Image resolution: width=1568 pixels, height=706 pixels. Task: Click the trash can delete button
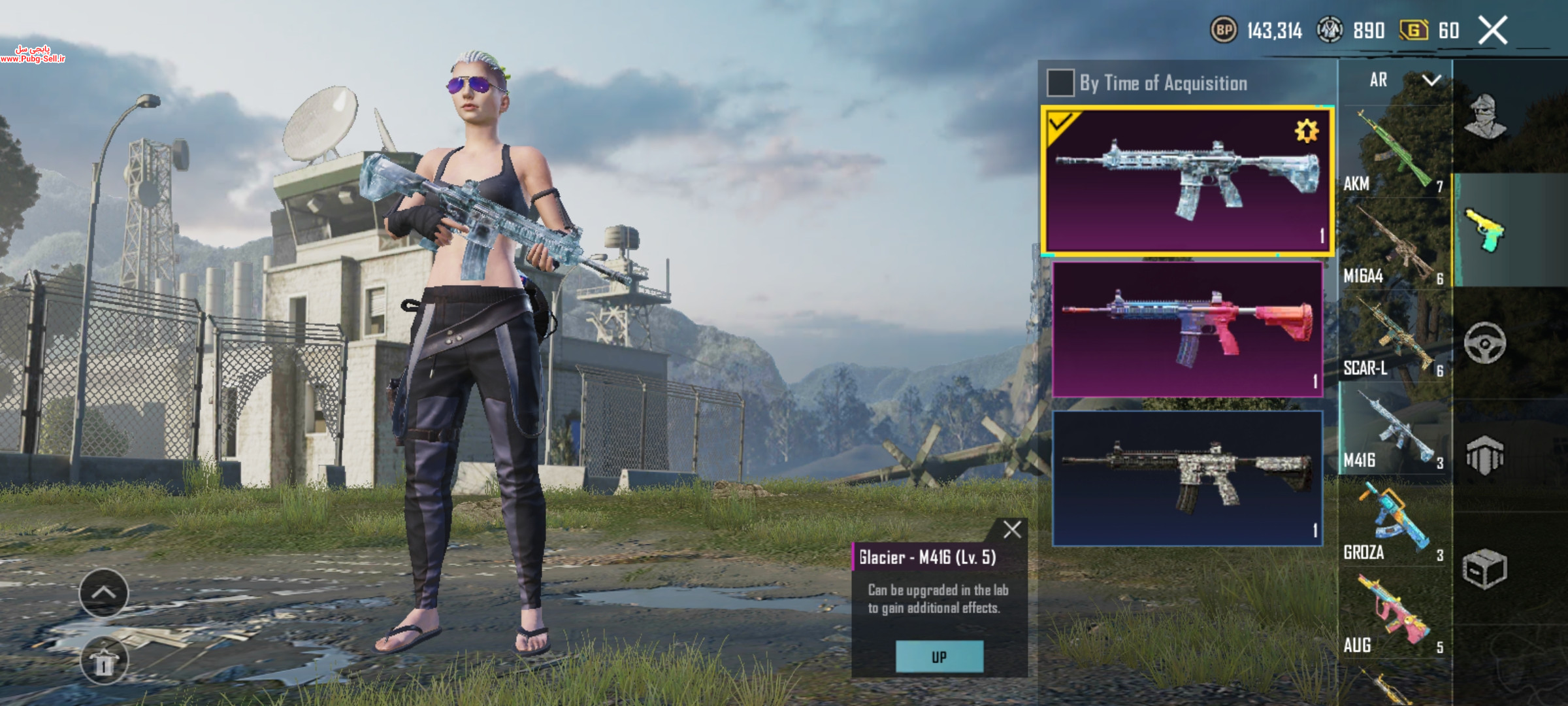[x=104, y=662]
